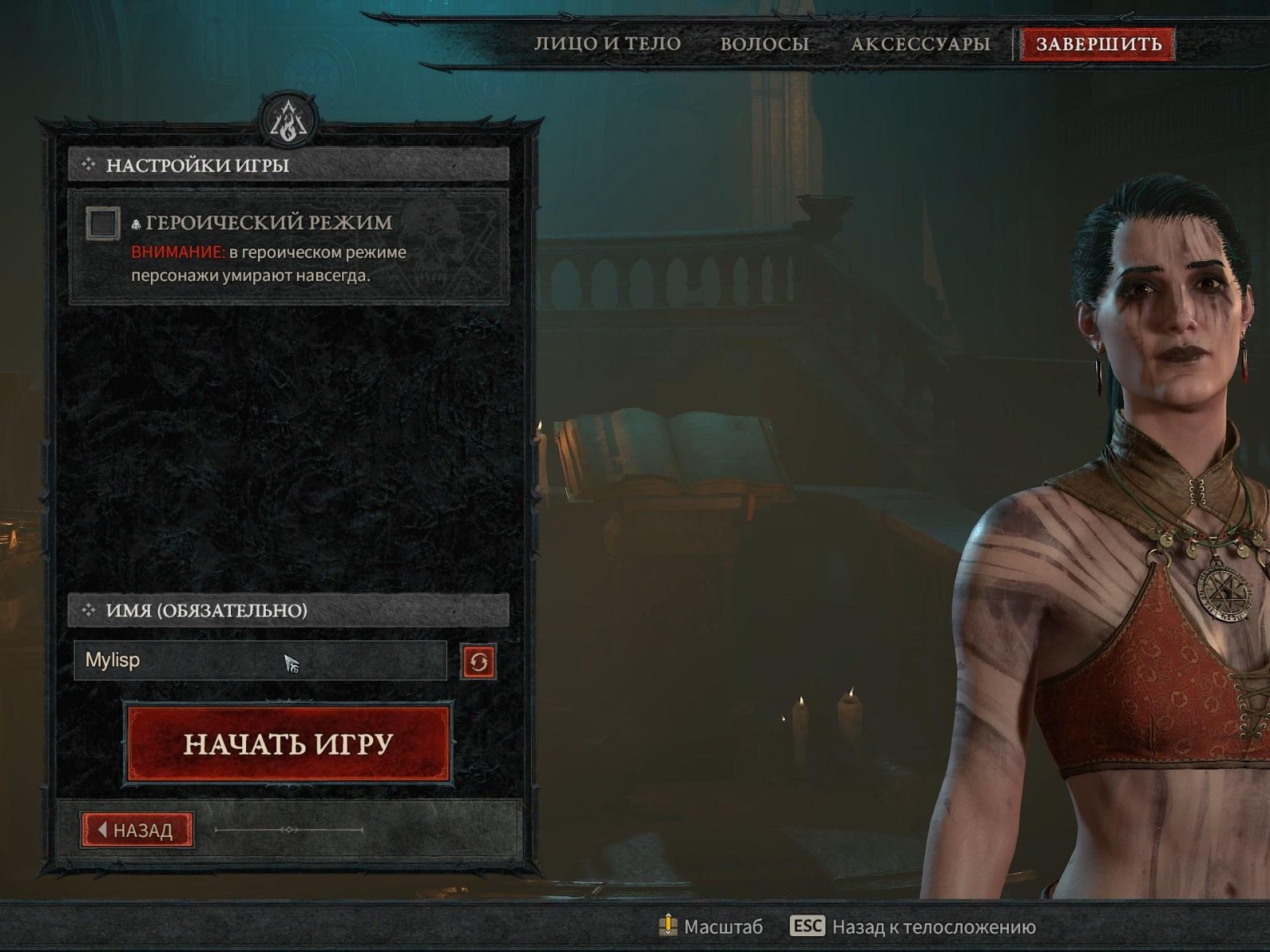The width and height of the screenshot is (1270, 952).
Task: Open the АКСЕССУАРЫ tab
Action: pyautogui.click(x=918, y=44)
